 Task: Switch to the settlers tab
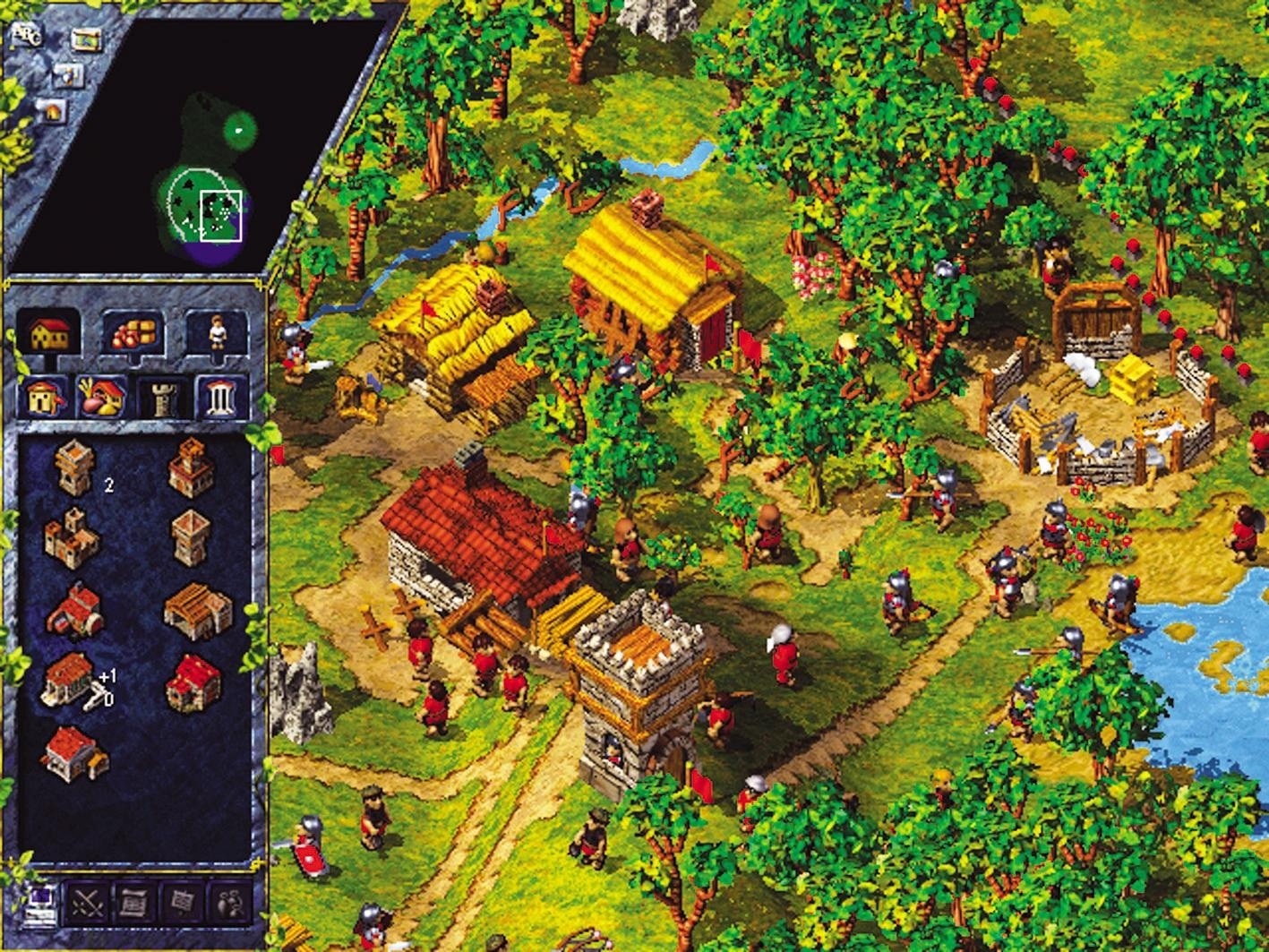(216, 334)
